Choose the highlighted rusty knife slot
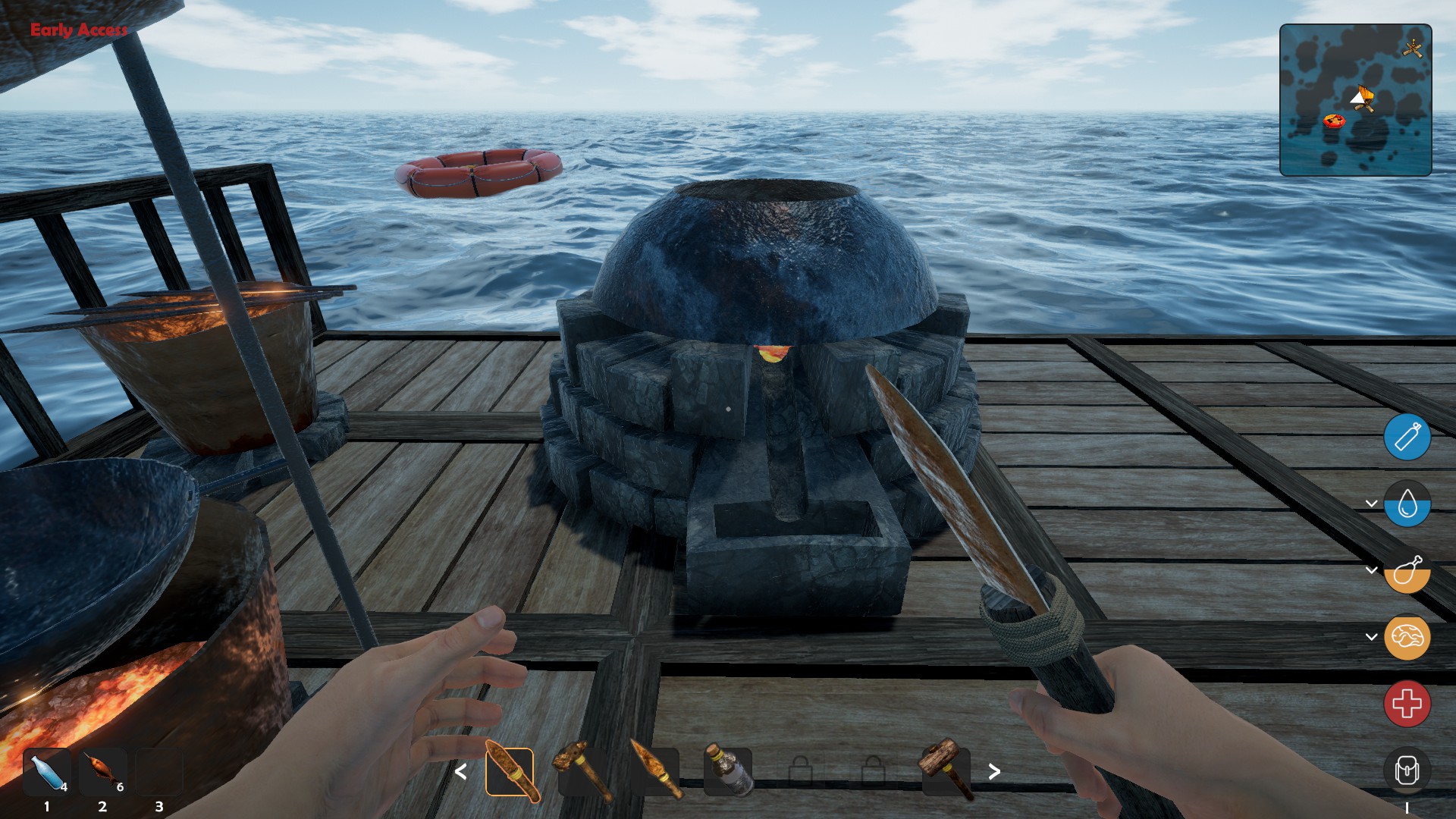The height and width of the screenshot is (819, 1456). 510,772
